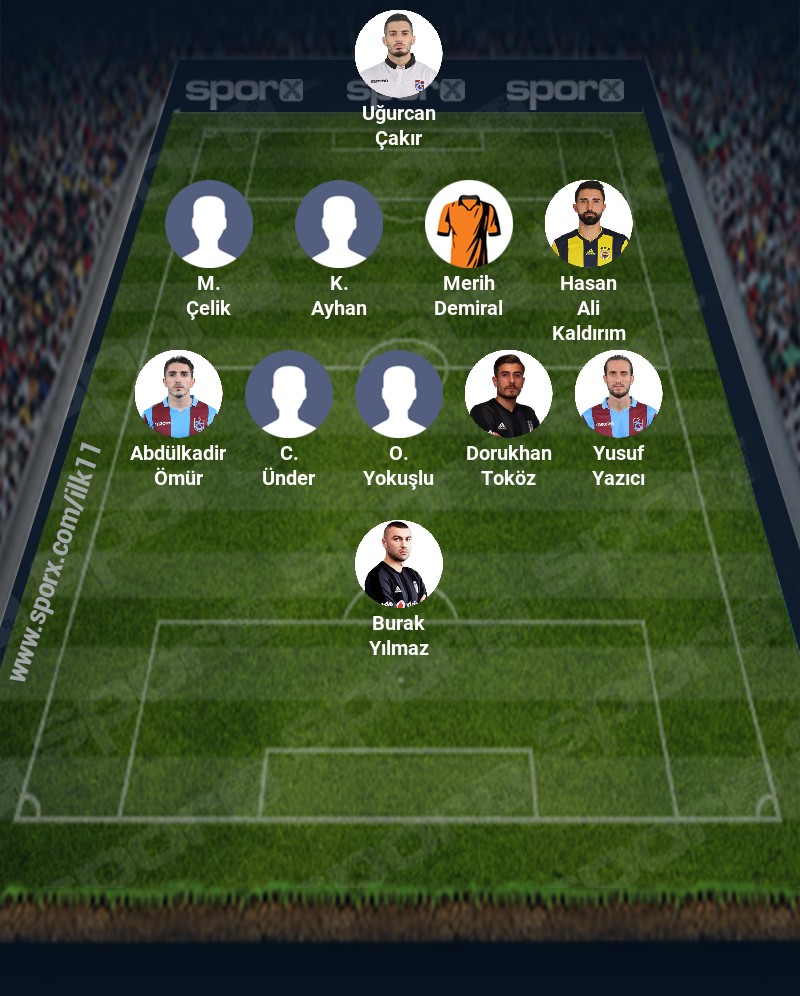This screenshot has height=996, width=800.
Task: Choose the C. Ünder midfield slot
Action: pos(289,394)
